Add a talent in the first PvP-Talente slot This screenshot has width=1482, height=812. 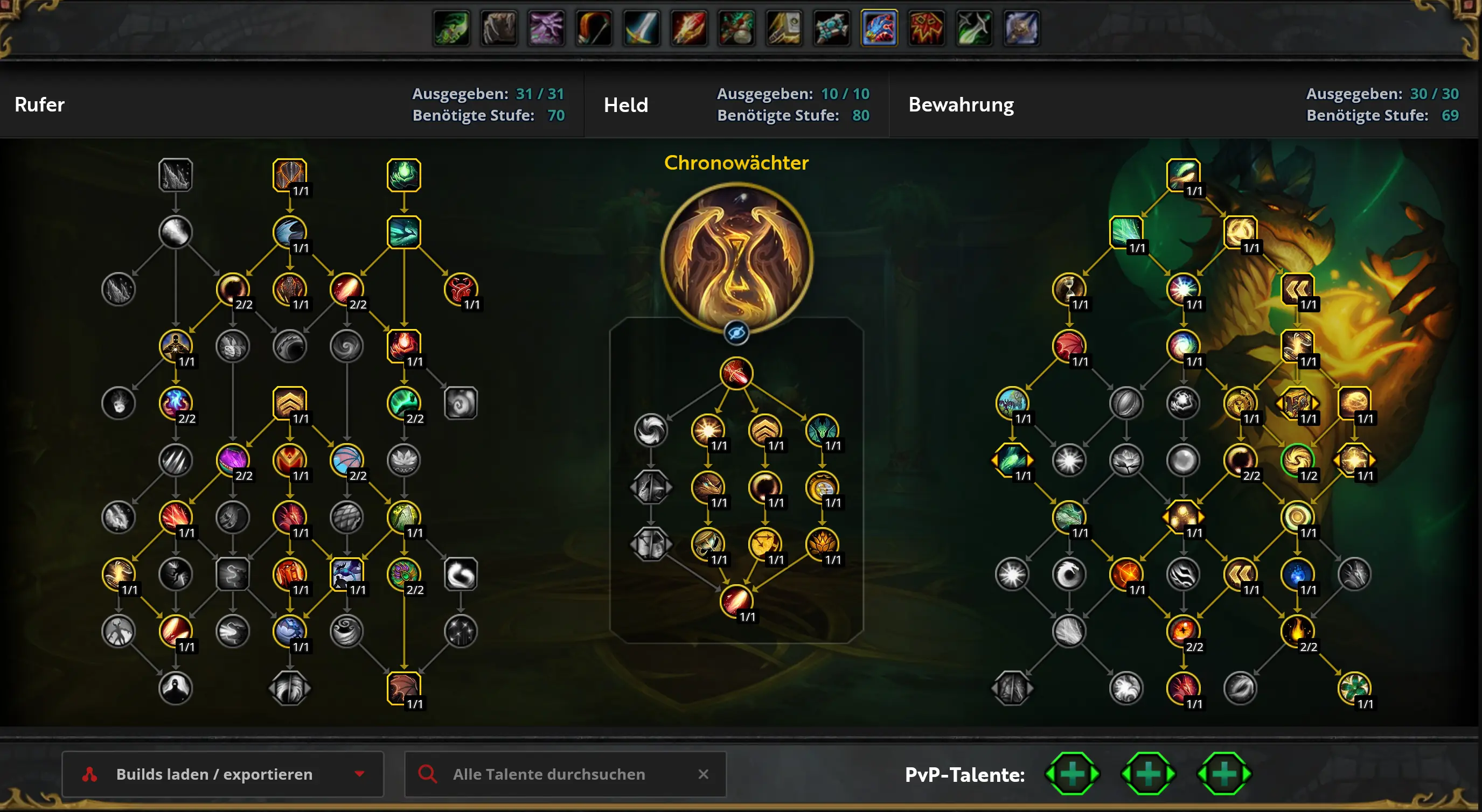click(1072, 773)
